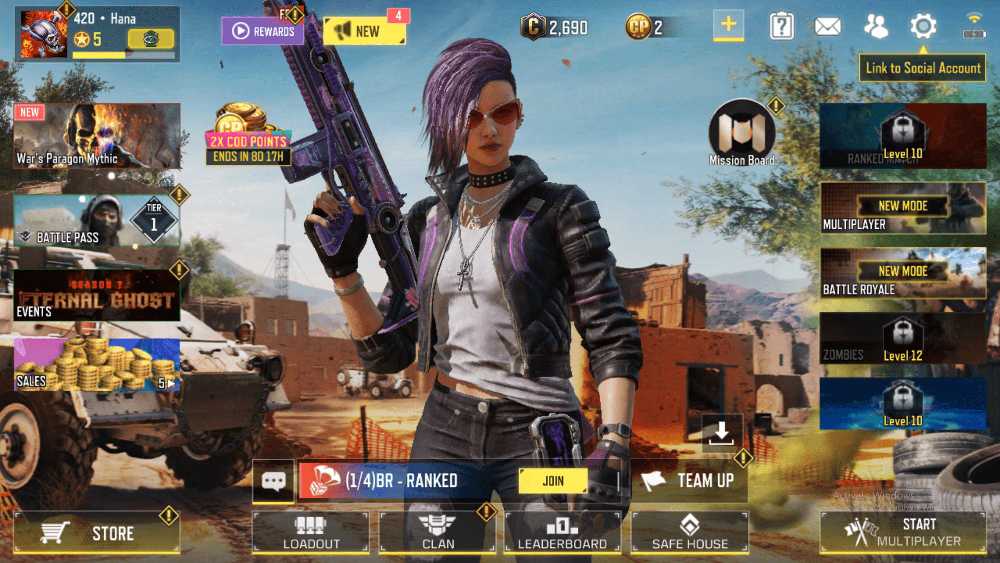
Task: Open the Mission Board
Action: 742,133
